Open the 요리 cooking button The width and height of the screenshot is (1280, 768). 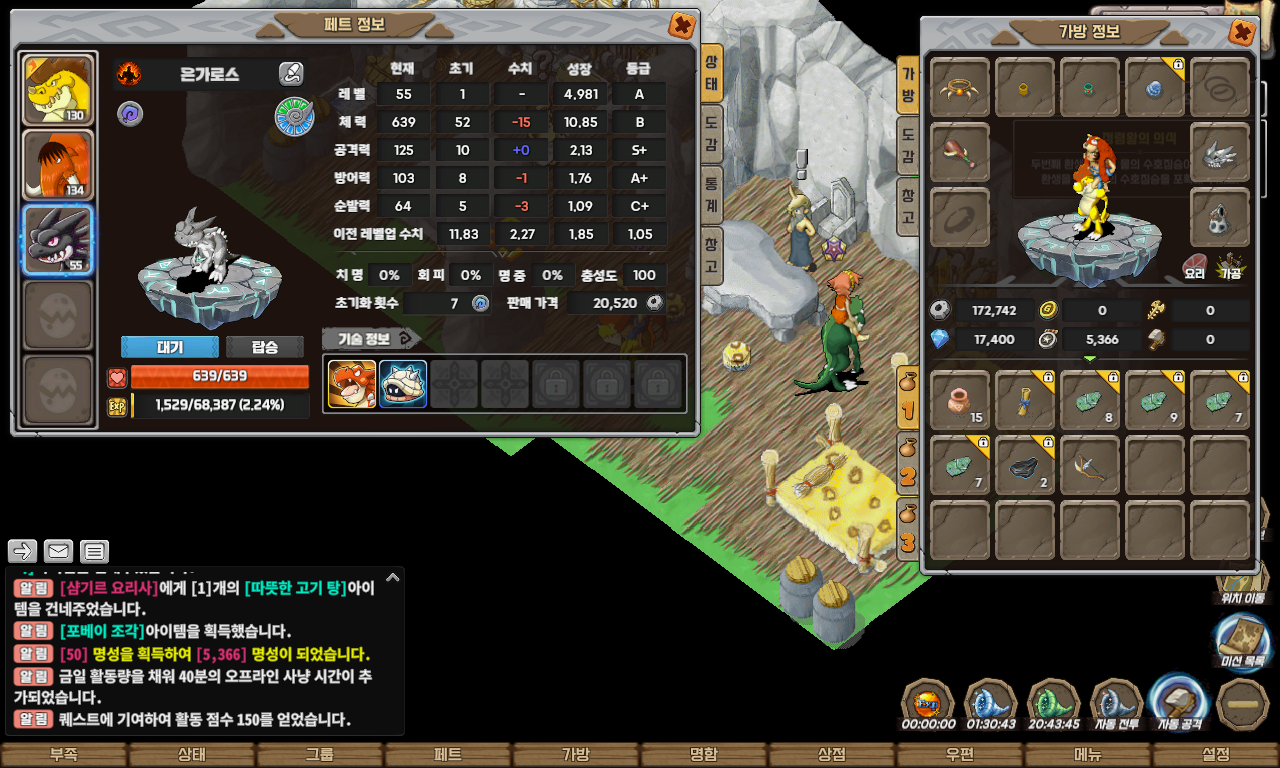coord(1194,265)
